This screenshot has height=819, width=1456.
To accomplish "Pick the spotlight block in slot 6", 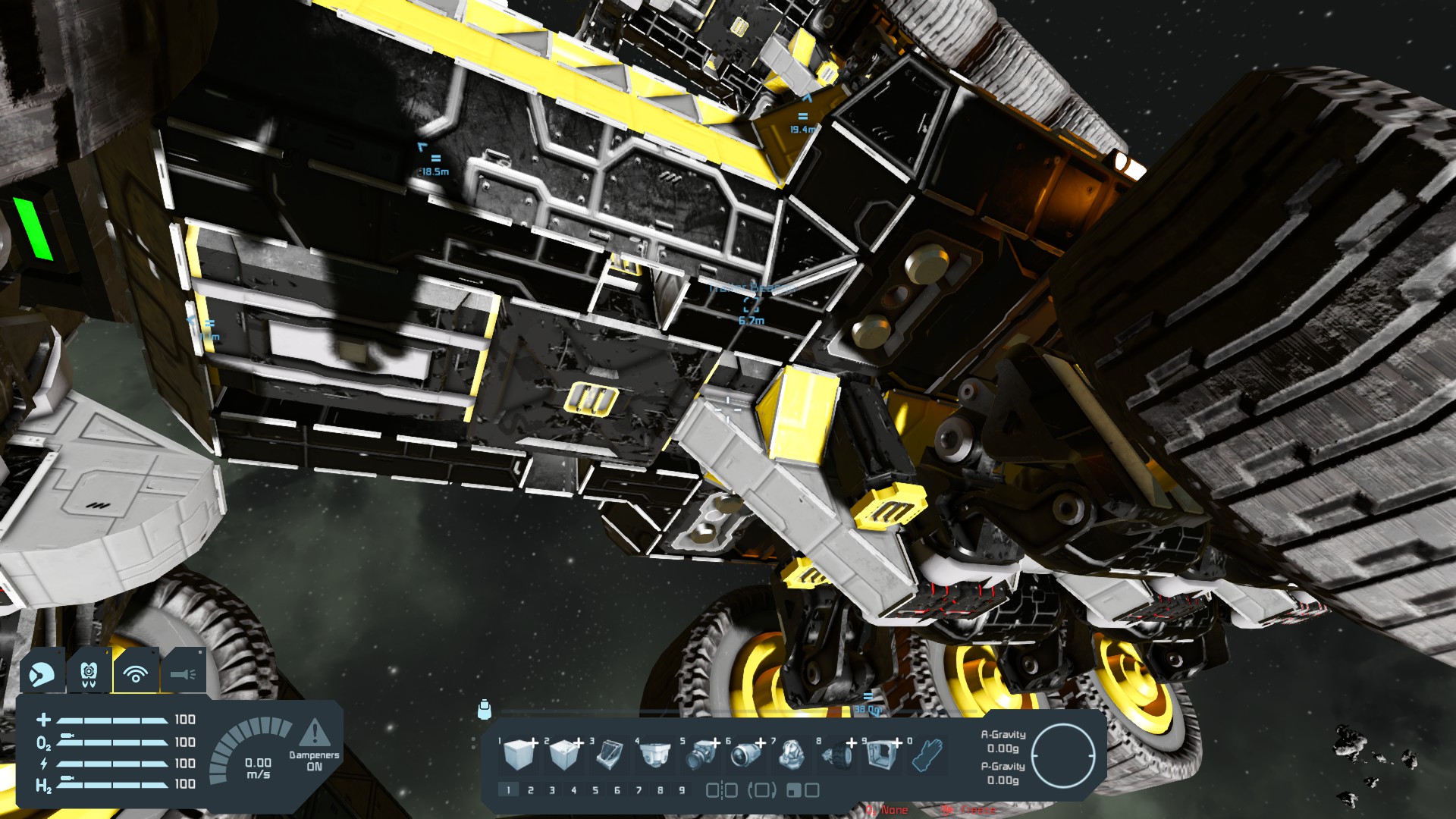I will (745, 755).
